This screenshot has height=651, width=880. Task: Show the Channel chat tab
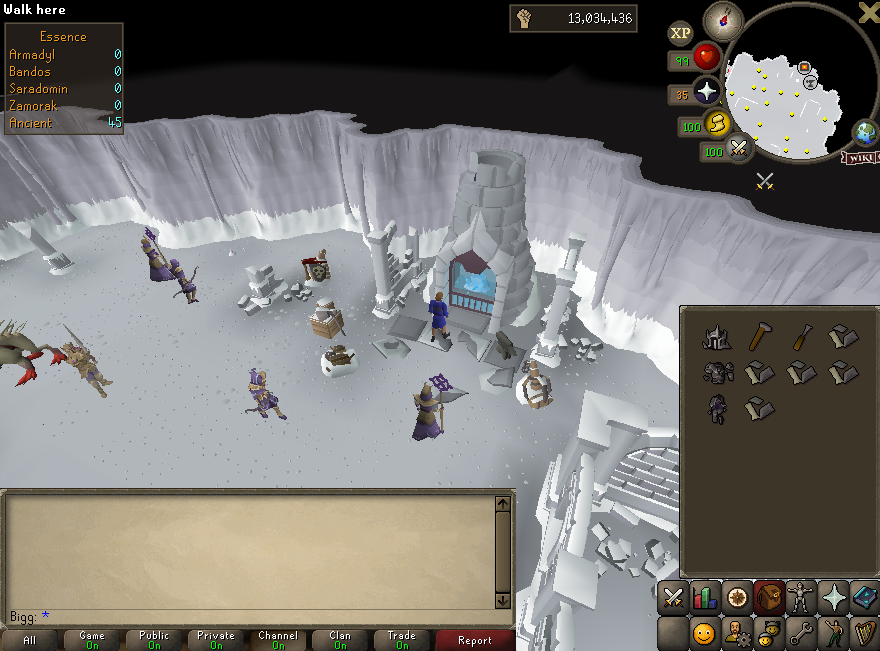tap(278, 640)
